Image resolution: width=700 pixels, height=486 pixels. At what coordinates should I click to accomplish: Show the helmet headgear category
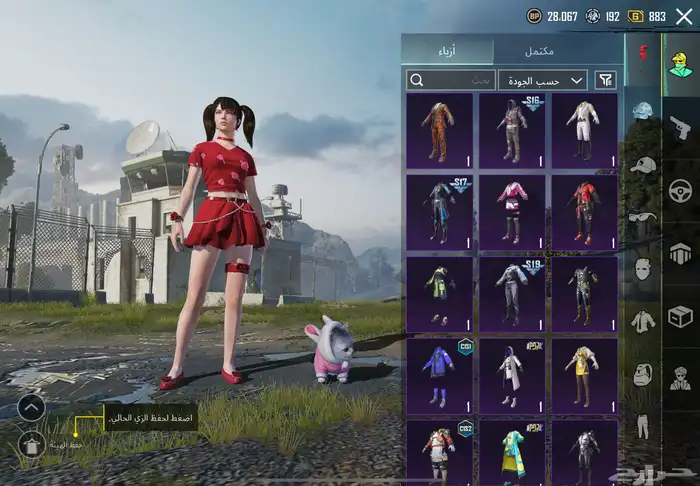641,110
